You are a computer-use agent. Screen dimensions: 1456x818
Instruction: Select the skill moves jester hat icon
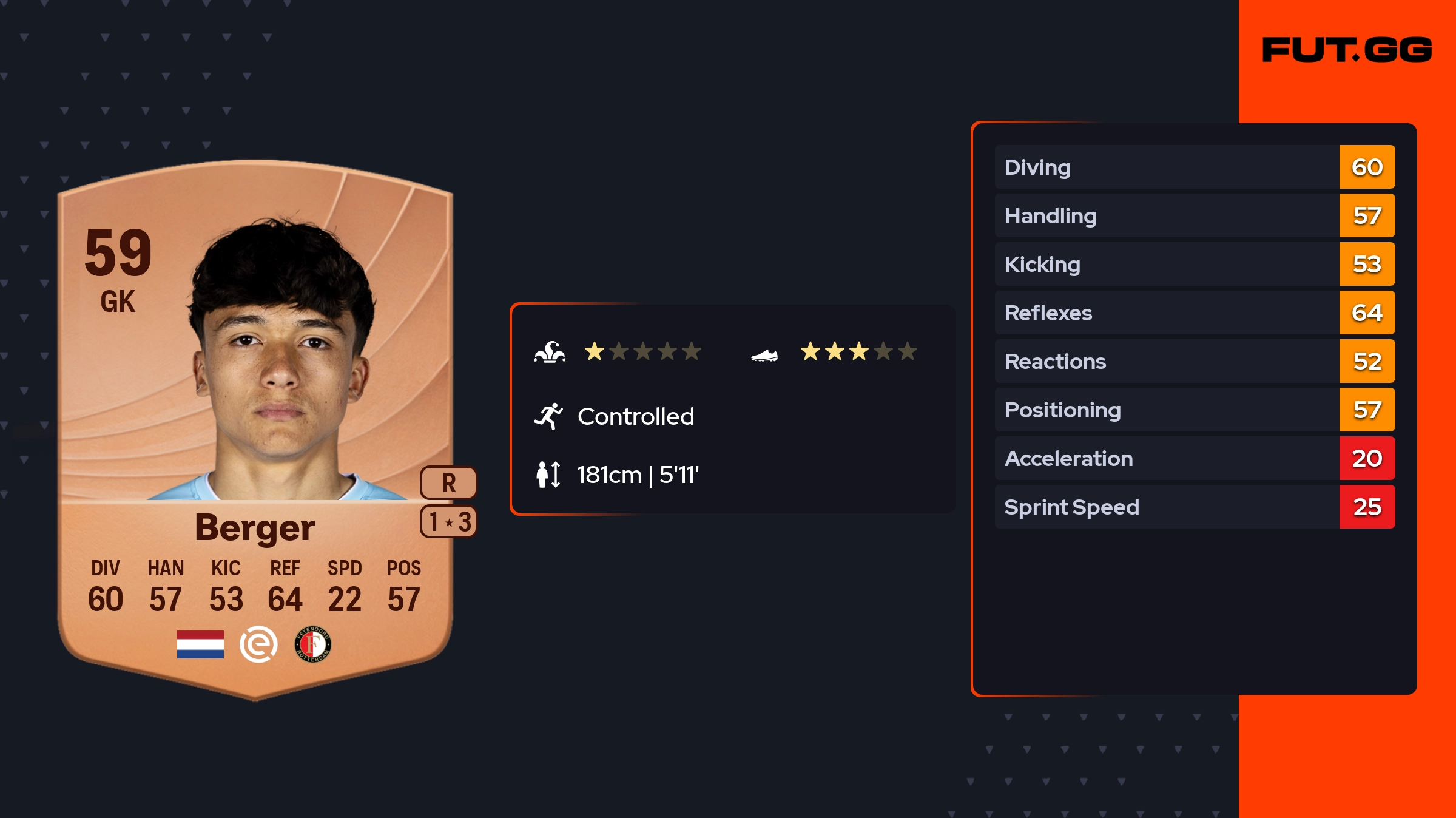pyautogui.click(x=550, y=352)
